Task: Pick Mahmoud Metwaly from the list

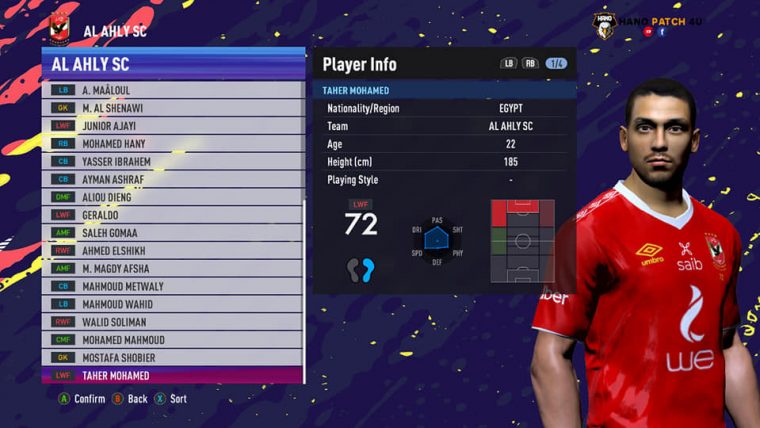Action: [170, 287]
